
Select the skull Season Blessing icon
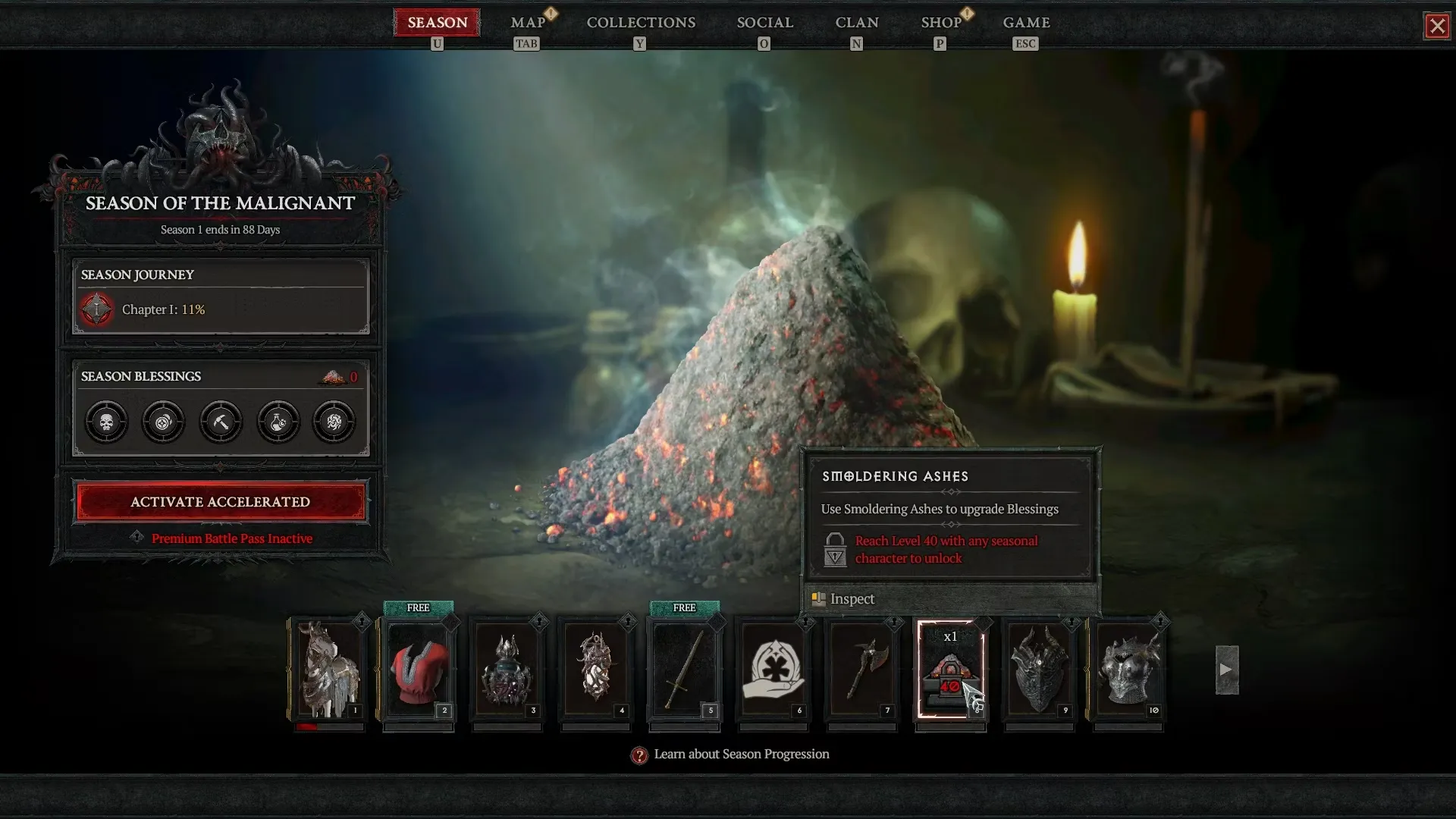click(106, 422)
